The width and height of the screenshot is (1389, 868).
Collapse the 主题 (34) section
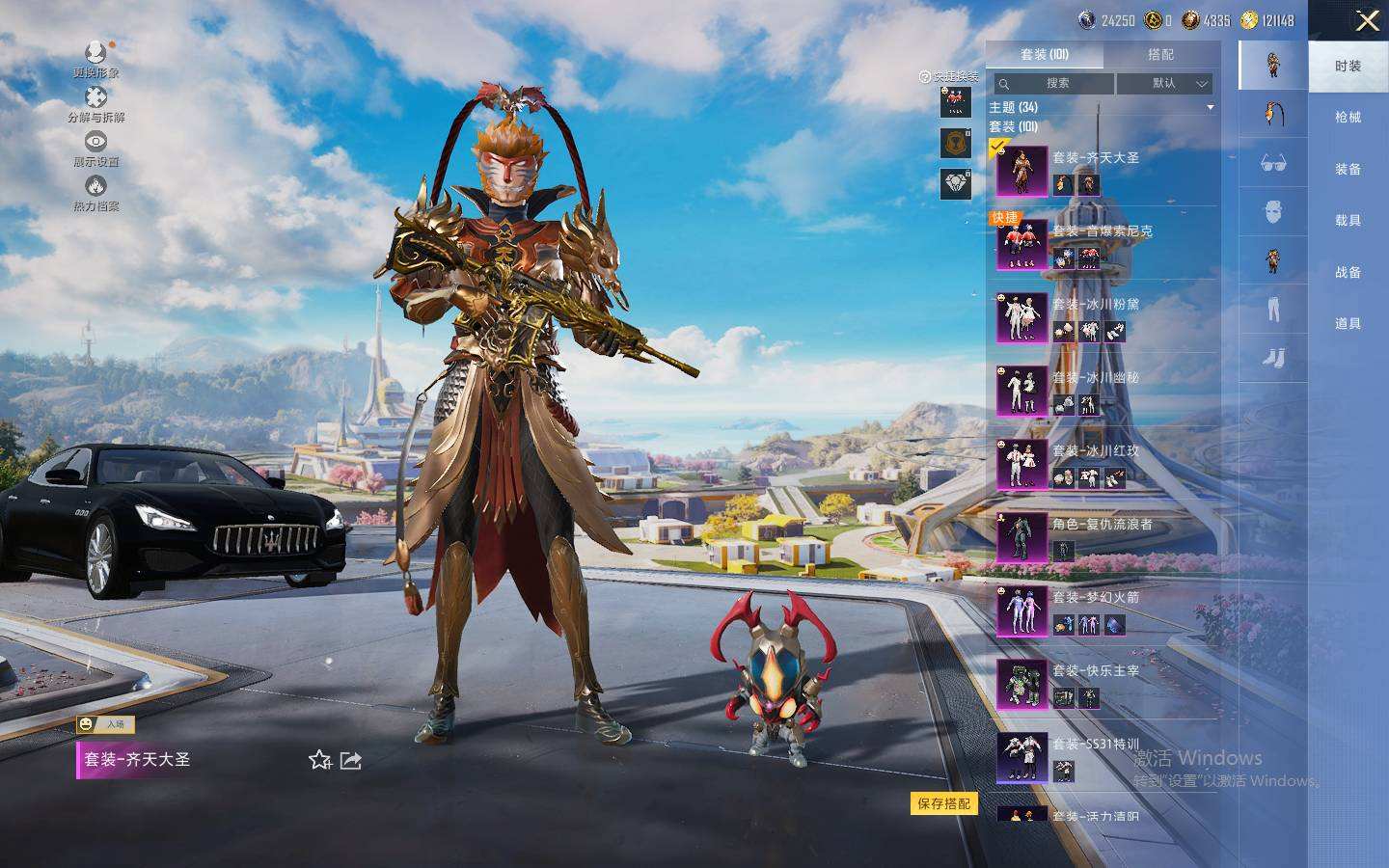pos(1210,107)
